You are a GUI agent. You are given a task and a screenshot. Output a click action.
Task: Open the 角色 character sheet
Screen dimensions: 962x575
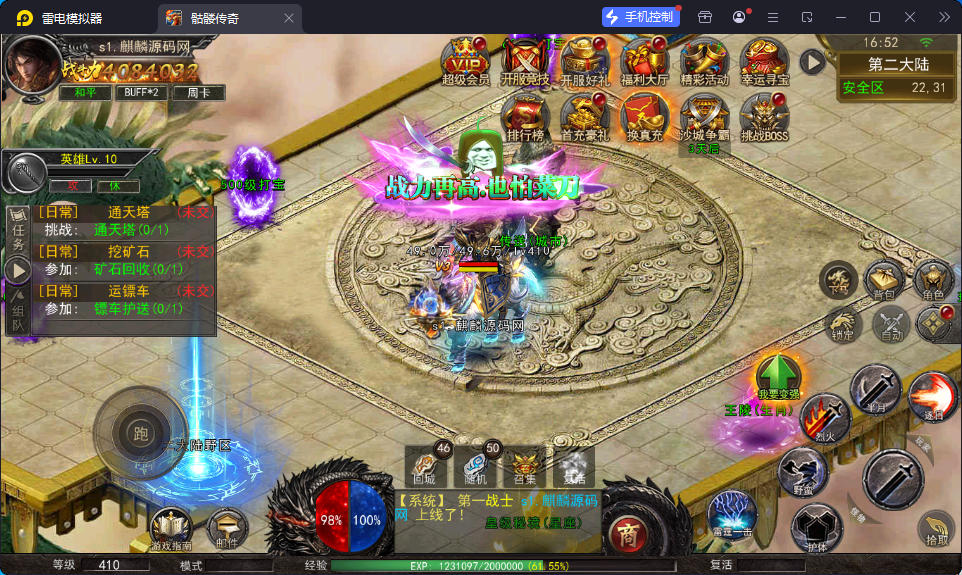click(932, 281)
